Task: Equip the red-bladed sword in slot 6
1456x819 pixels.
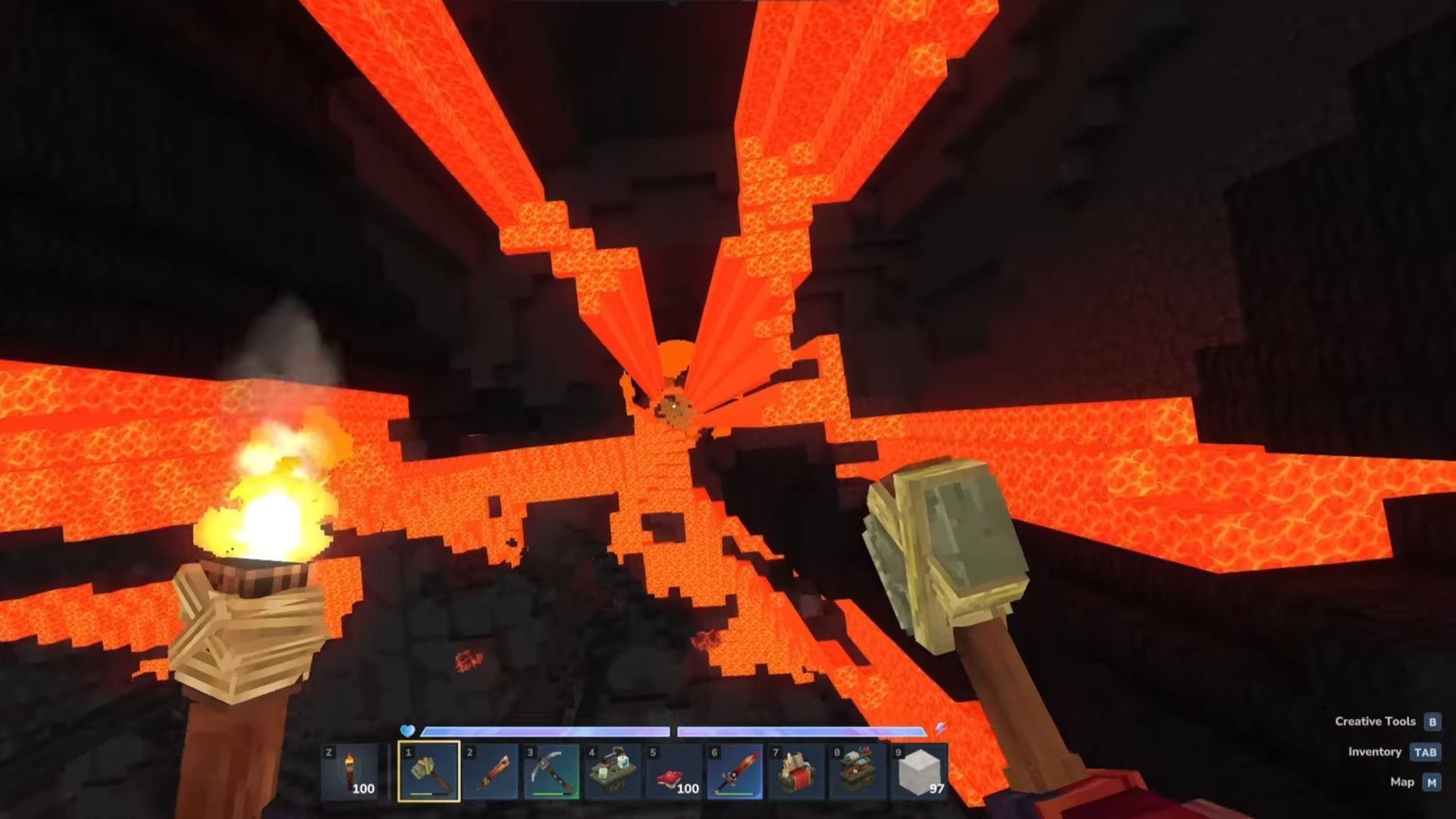Action: coord(735,771)
